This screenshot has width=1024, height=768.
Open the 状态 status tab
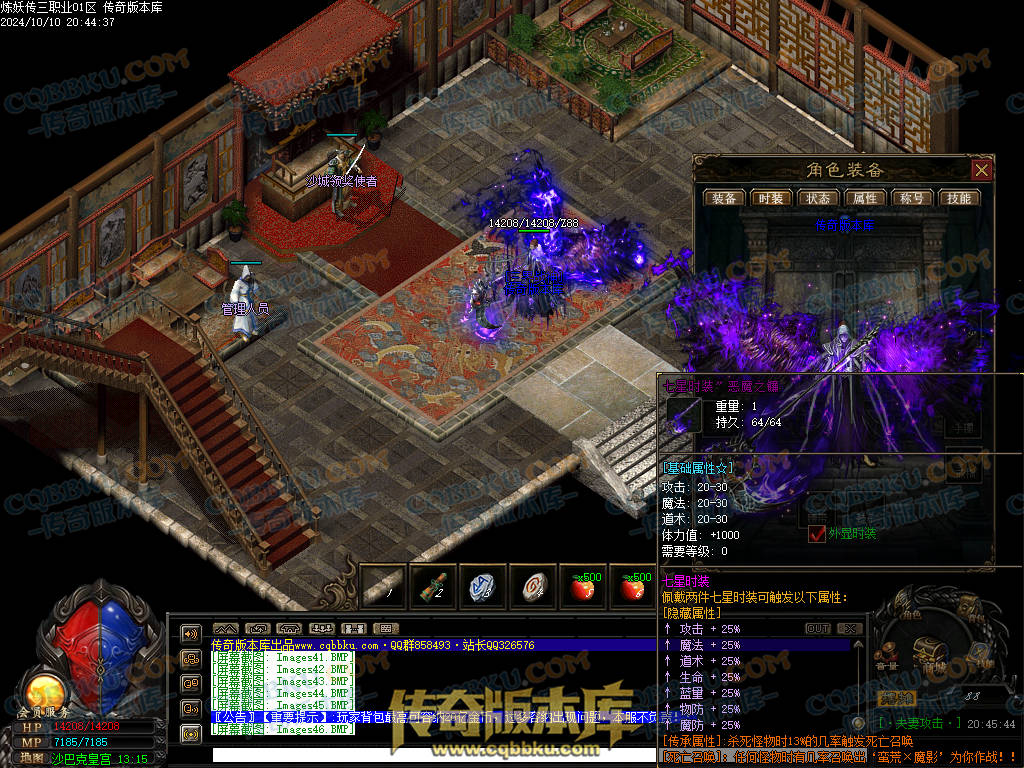point(818,198)
